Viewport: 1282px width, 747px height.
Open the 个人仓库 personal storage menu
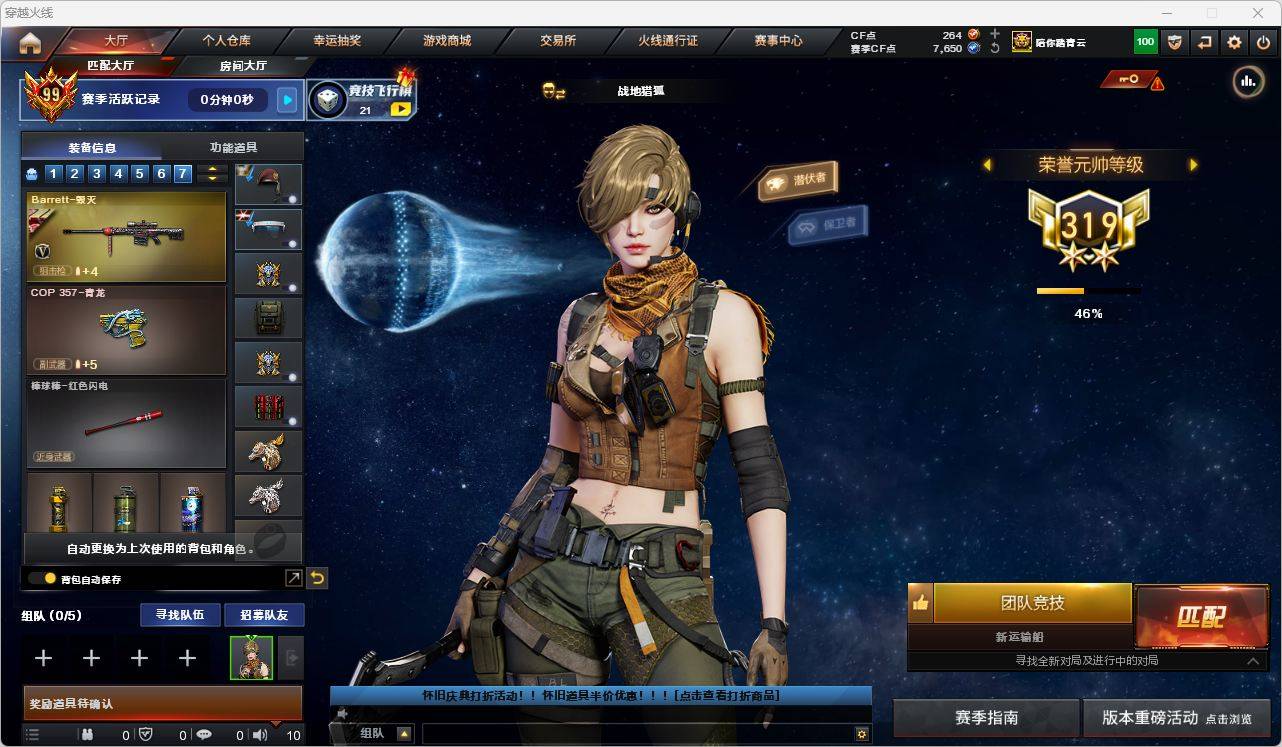click(x=226, y=41)
